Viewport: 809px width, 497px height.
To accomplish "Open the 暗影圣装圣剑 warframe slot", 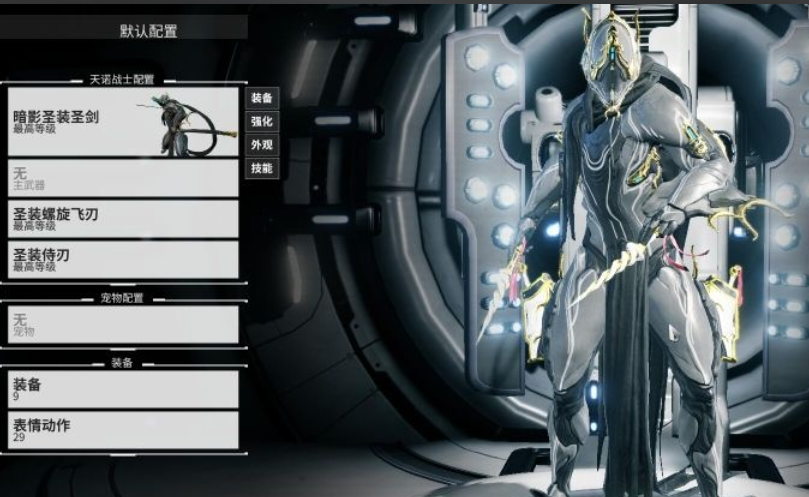I will click(x=123, y=122).
